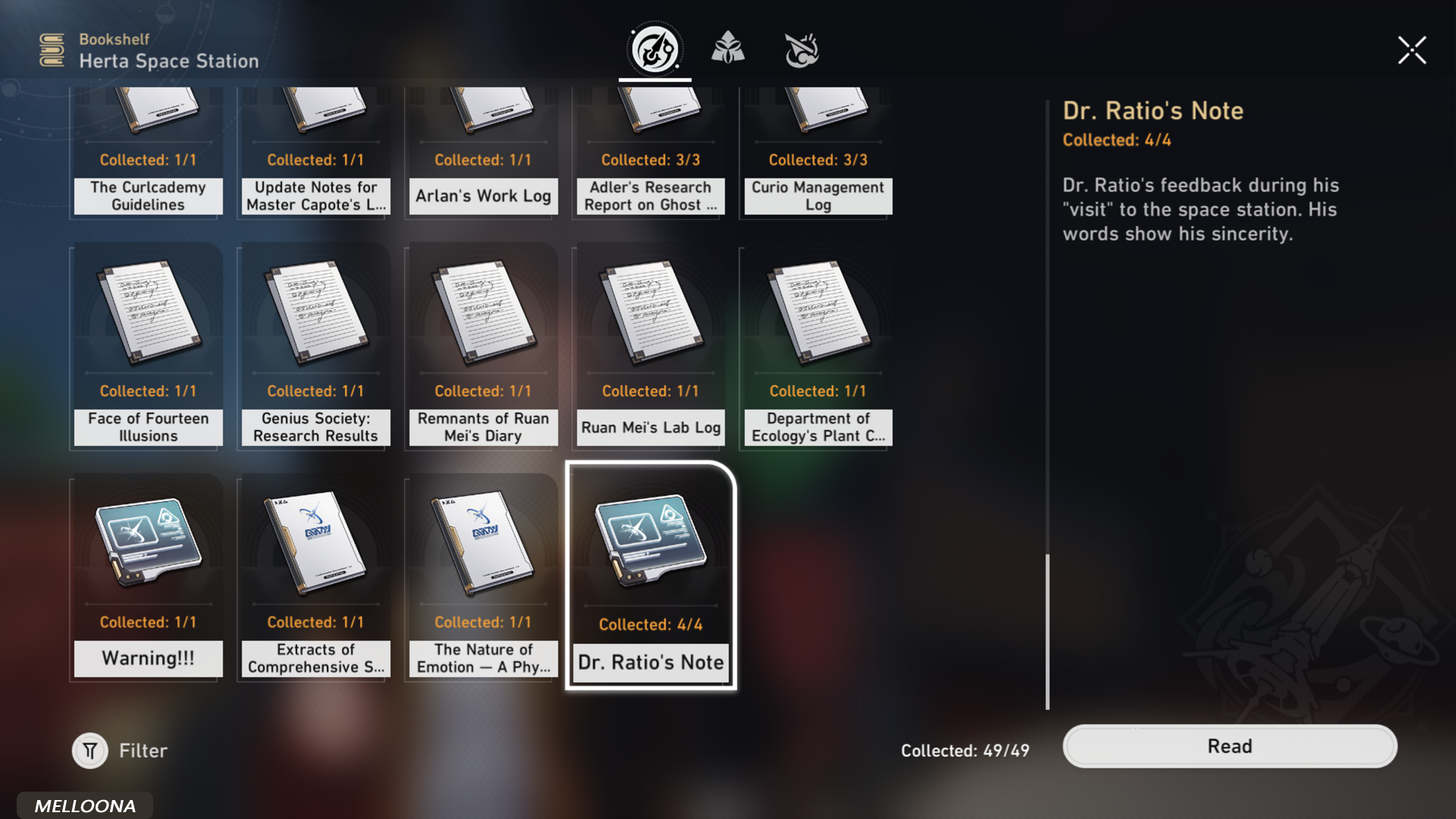This screenshot has width=1456, height=819.
Task: Open the Filter funnel icon
Action: 89,751
